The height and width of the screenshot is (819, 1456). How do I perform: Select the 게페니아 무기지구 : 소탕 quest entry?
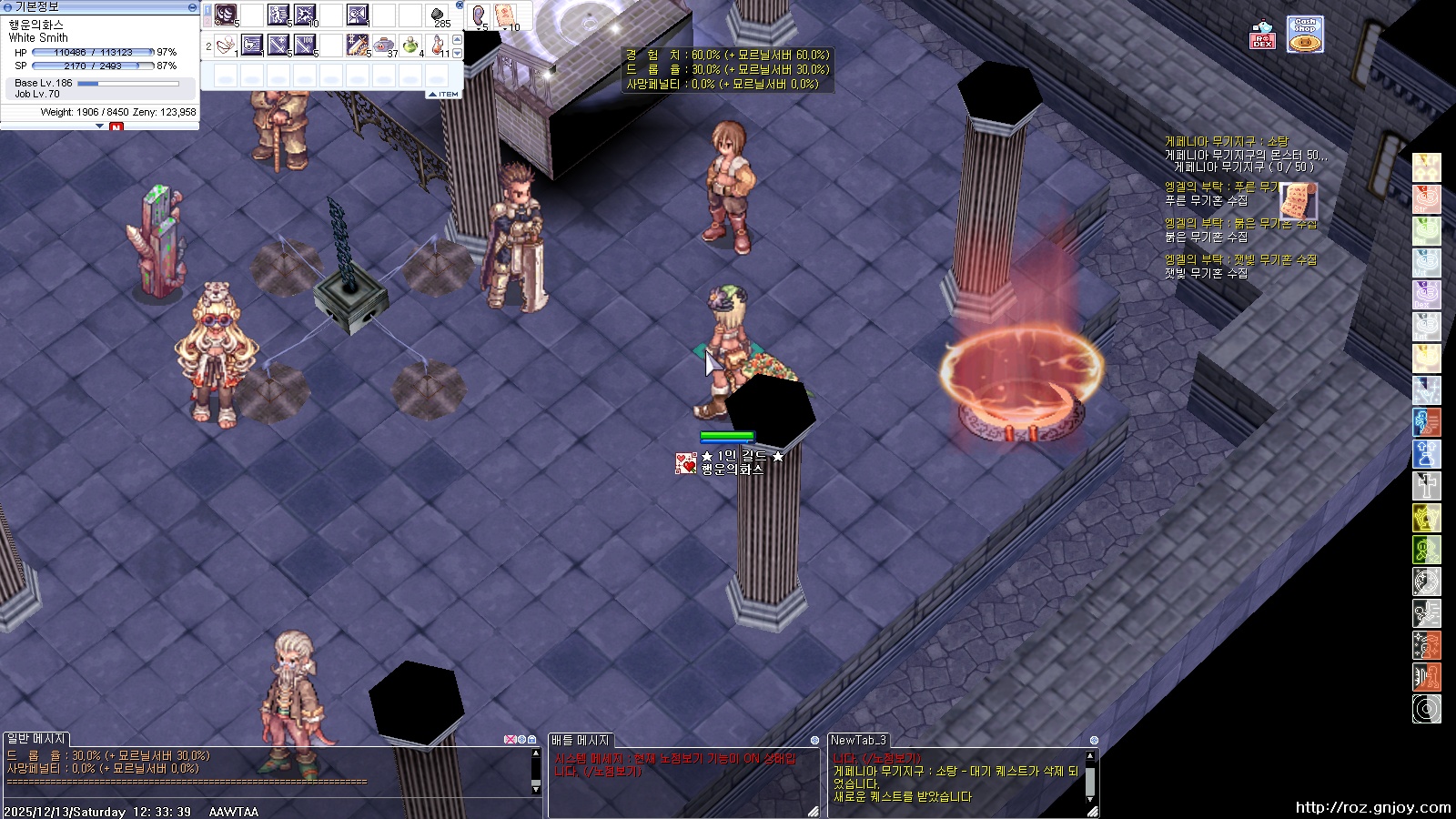1226,142
